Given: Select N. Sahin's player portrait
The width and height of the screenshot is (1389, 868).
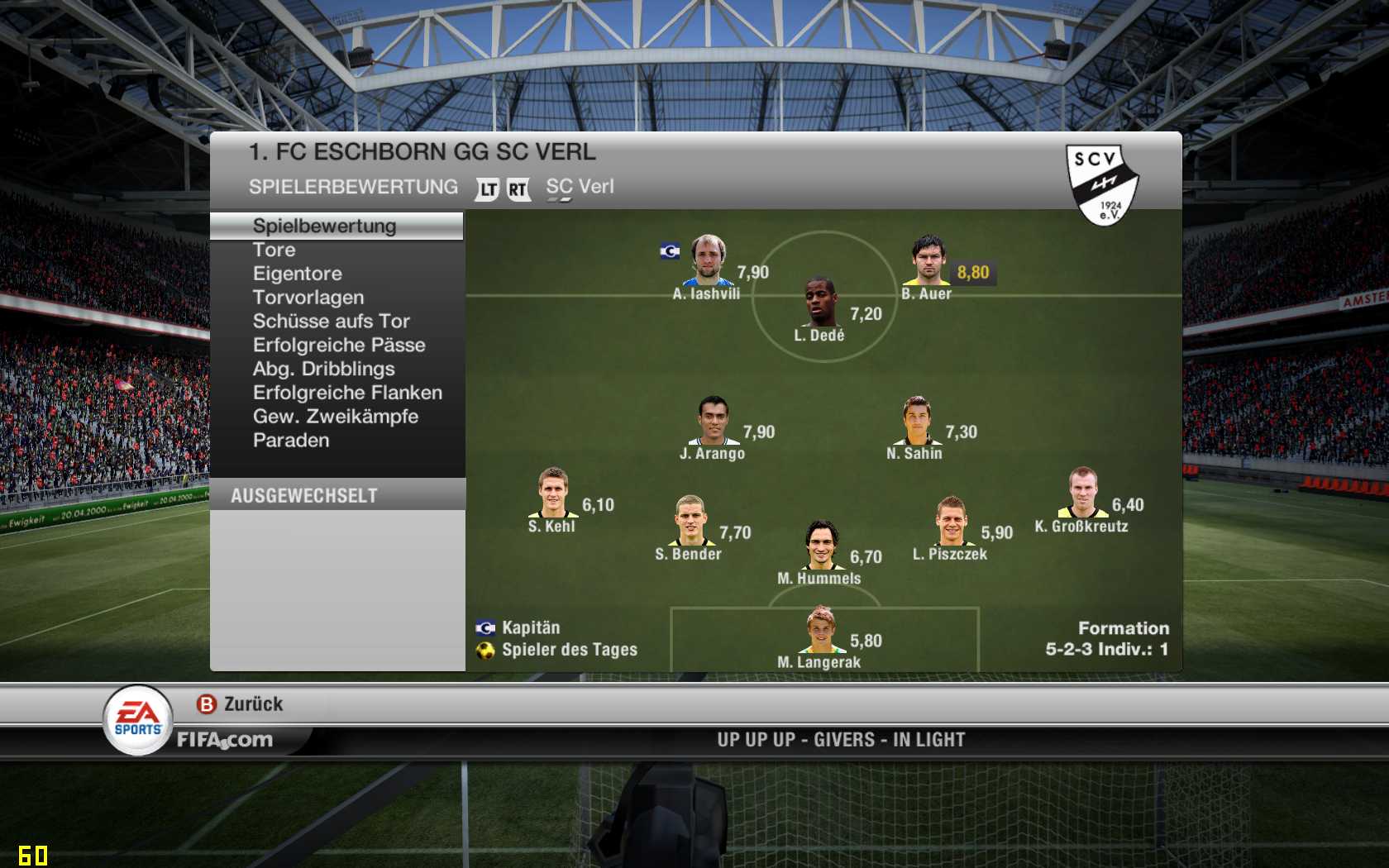Looking at the screenshot, I should coord(916,420).
